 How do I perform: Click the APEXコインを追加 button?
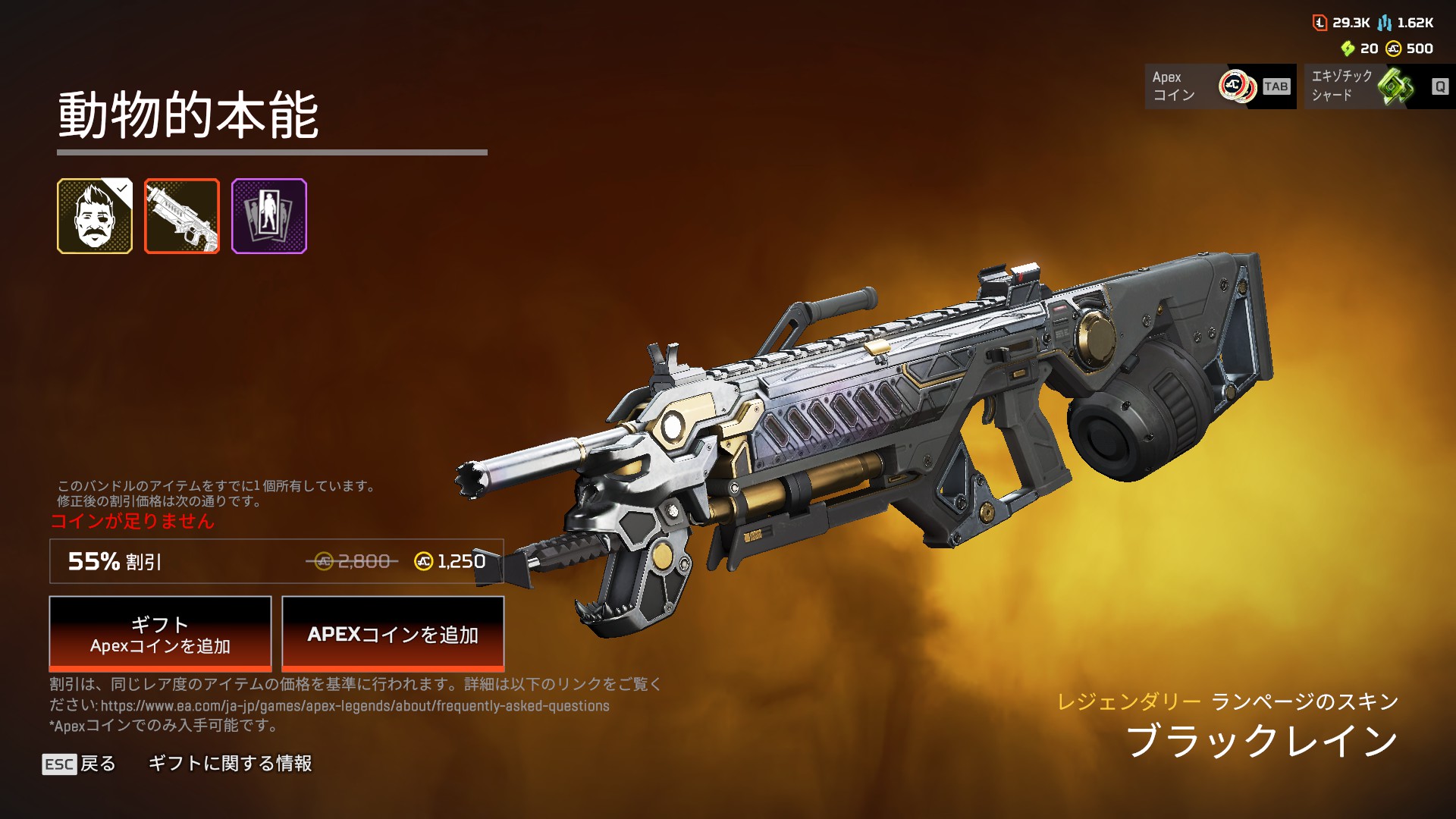pos(393,633)
